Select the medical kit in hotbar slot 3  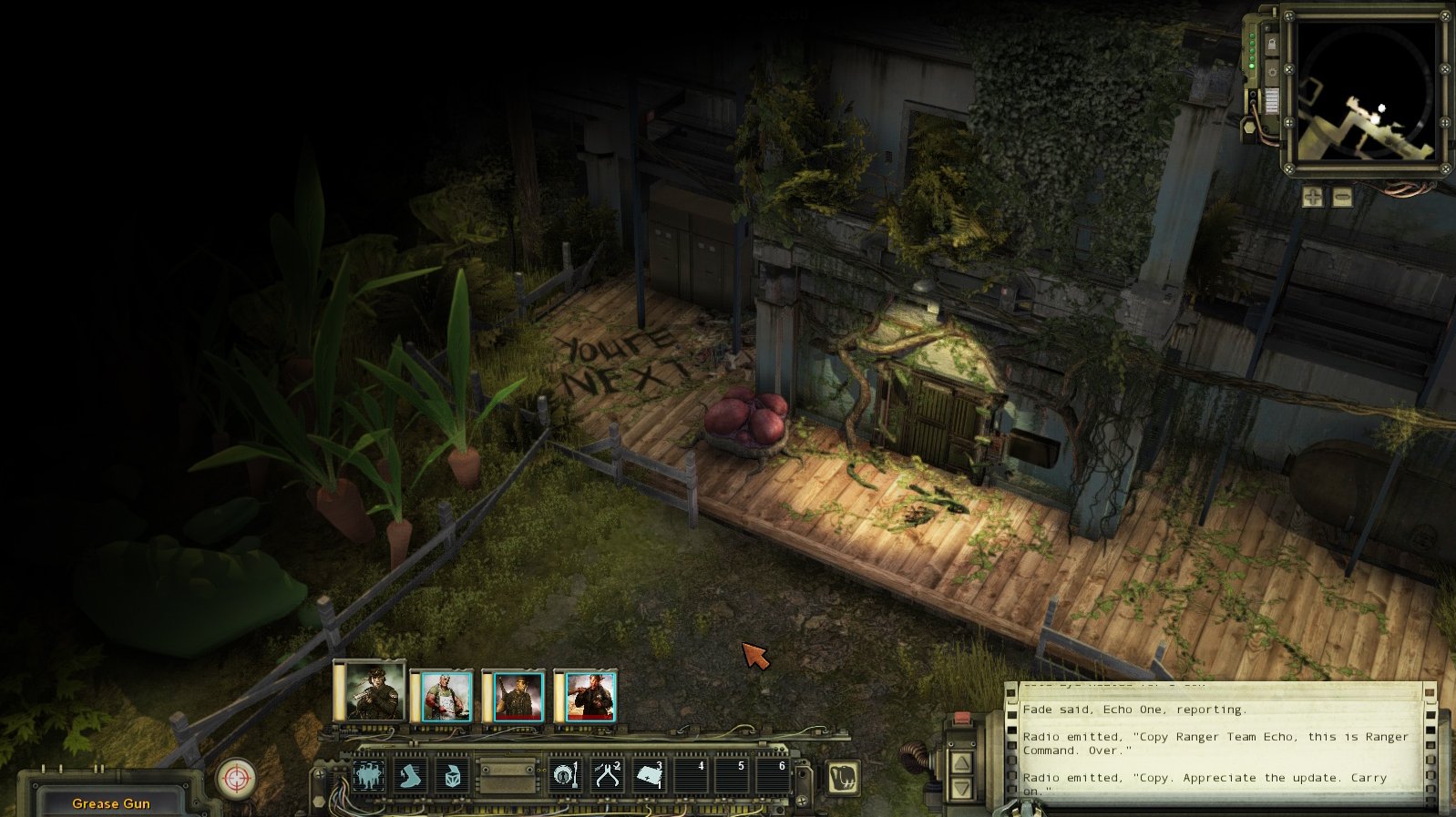pyautogui.click(x=649, y=777)
